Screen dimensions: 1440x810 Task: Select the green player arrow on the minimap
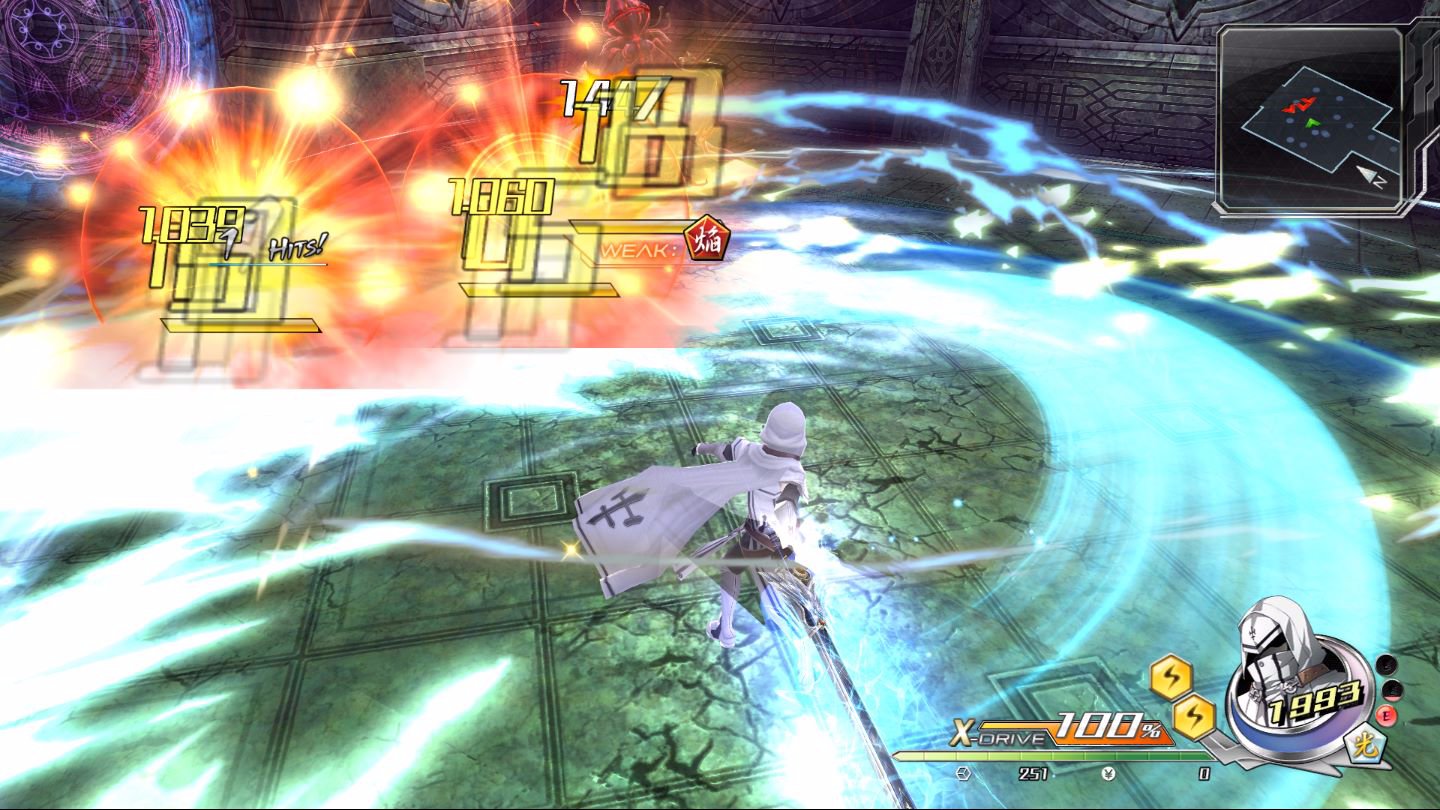pyautogui.click(x=1314, y=122)
